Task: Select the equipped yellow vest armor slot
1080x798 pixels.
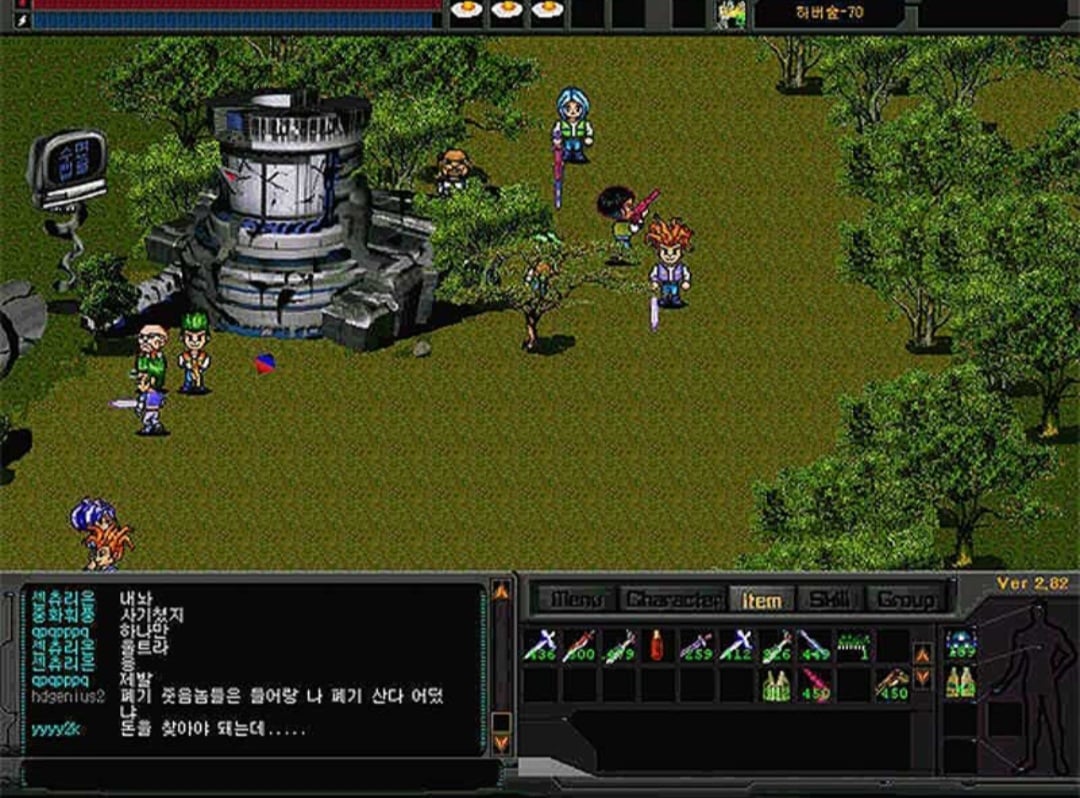Action: pos(960,682)
